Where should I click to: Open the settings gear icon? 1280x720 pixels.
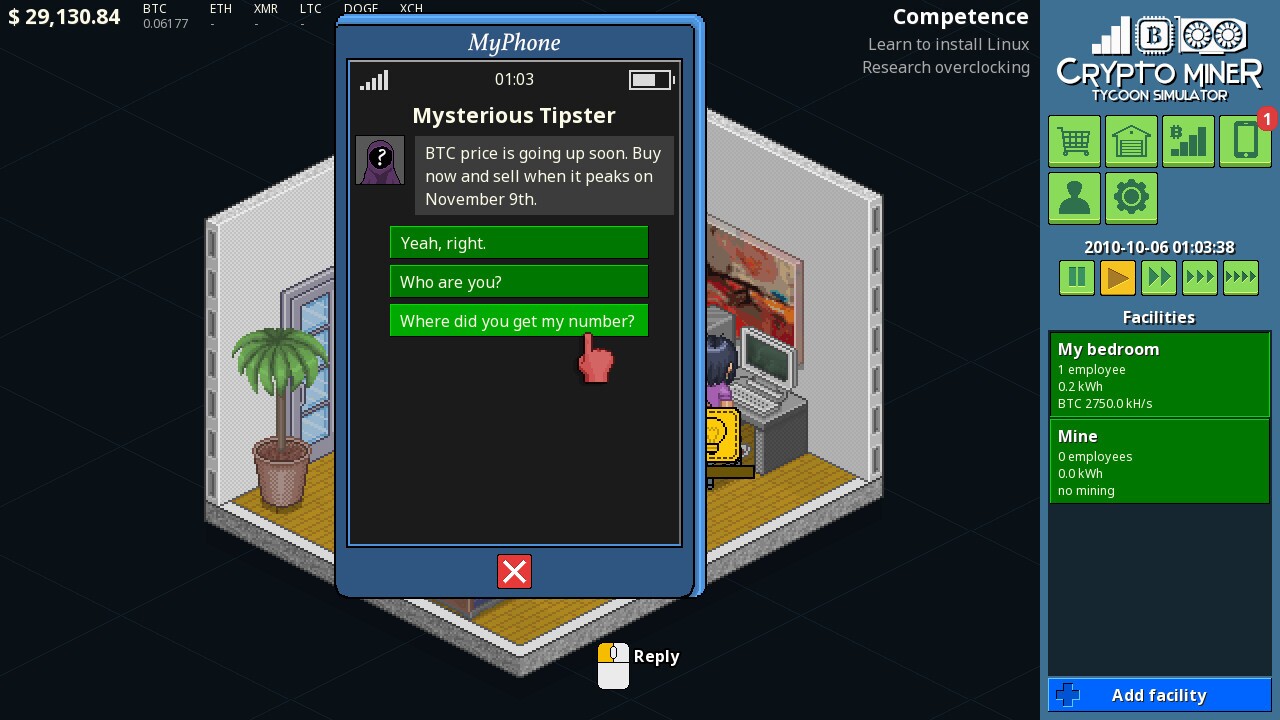tap(1131, 198)
